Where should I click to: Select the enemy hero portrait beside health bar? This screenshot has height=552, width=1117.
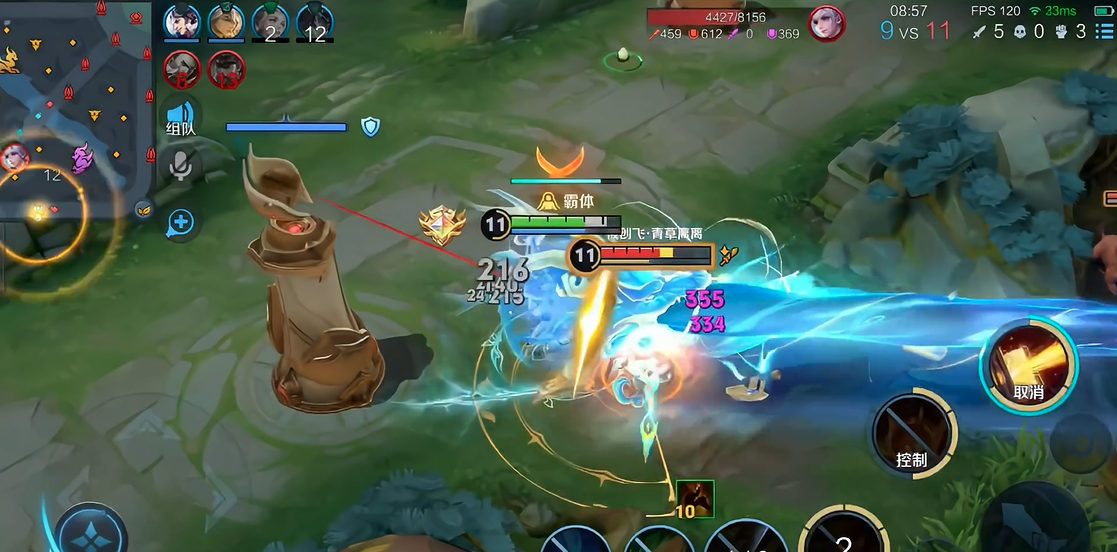pyautogui.click(x=826, y=22)
